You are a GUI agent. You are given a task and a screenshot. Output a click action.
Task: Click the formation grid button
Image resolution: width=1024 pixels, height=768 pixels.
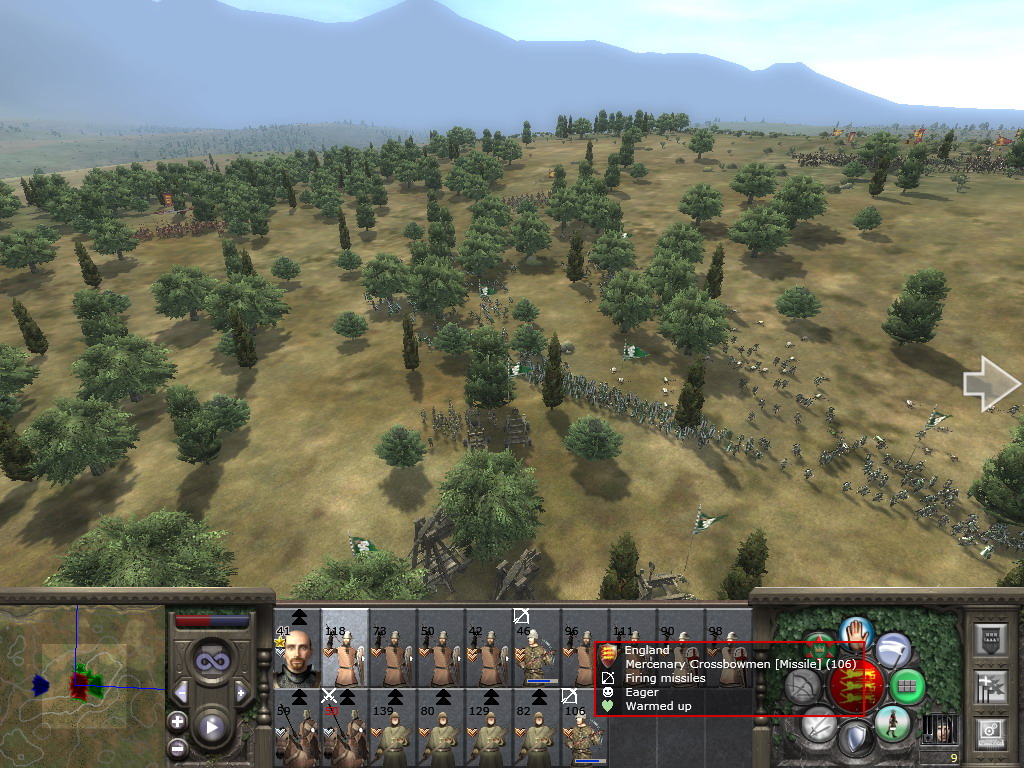[907, 686]
